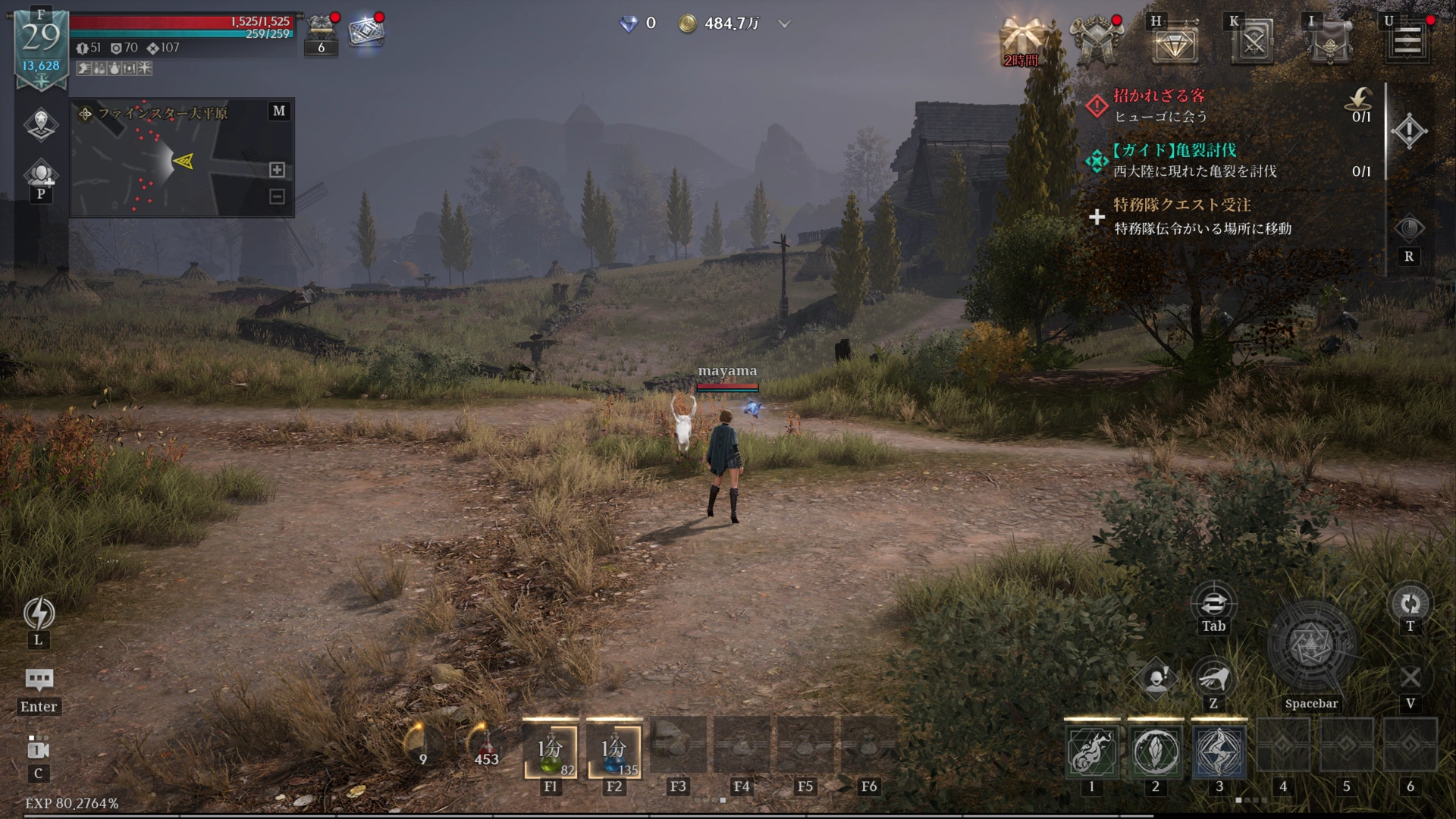Open the camera mode icon

[38, 749]
